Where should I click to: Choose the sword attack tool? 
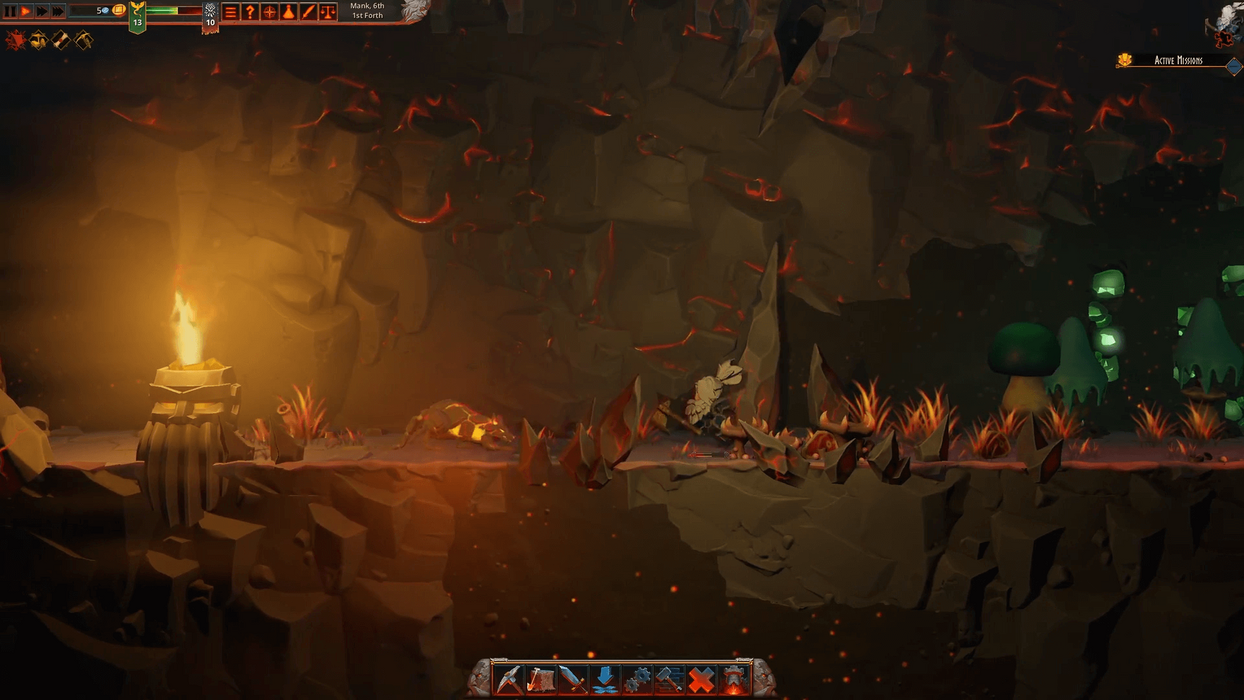tap(572, 679)
